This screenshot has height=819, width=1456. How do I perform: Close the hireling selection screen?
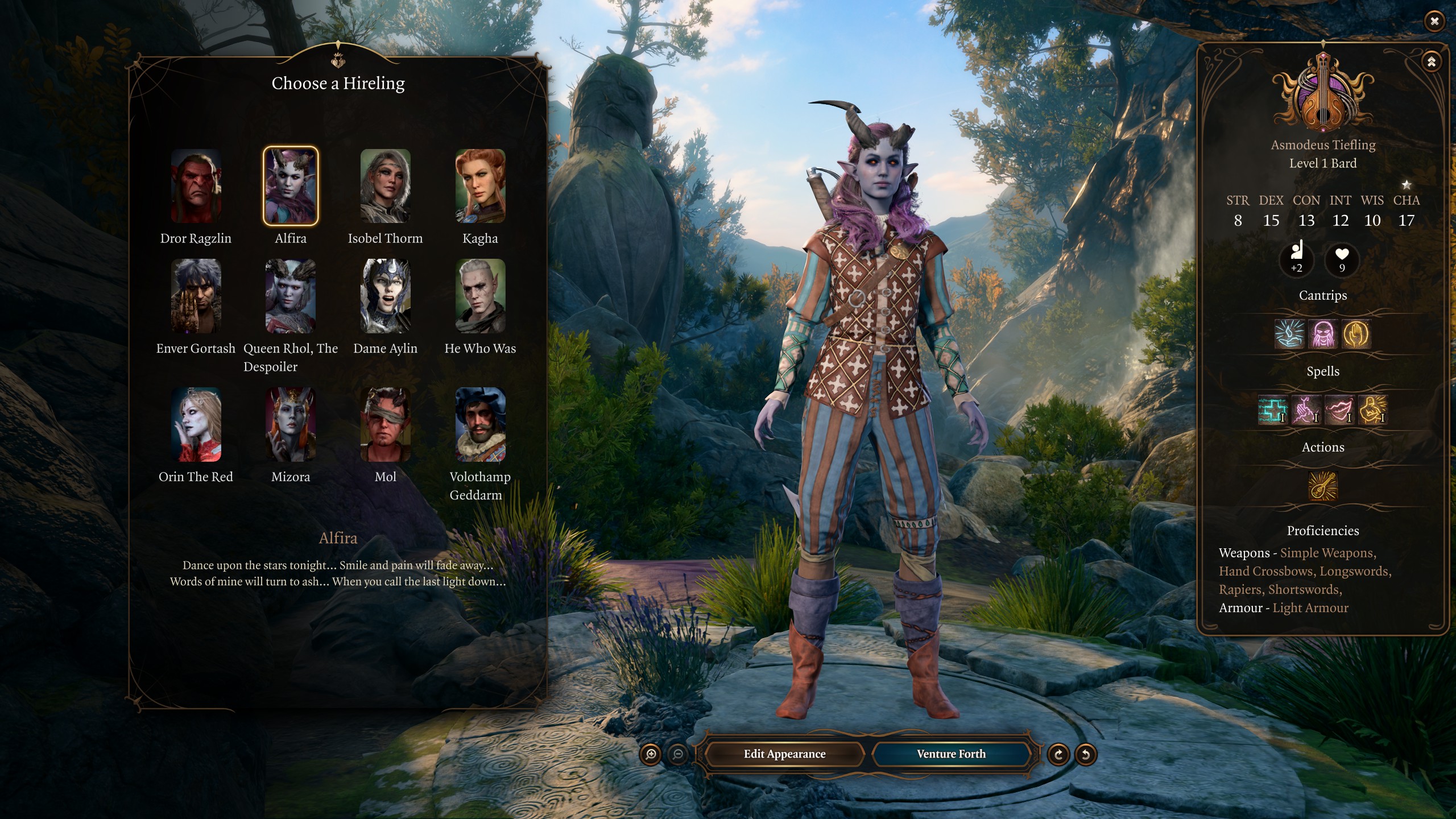pyautogui.click(x=1434, y=21)
